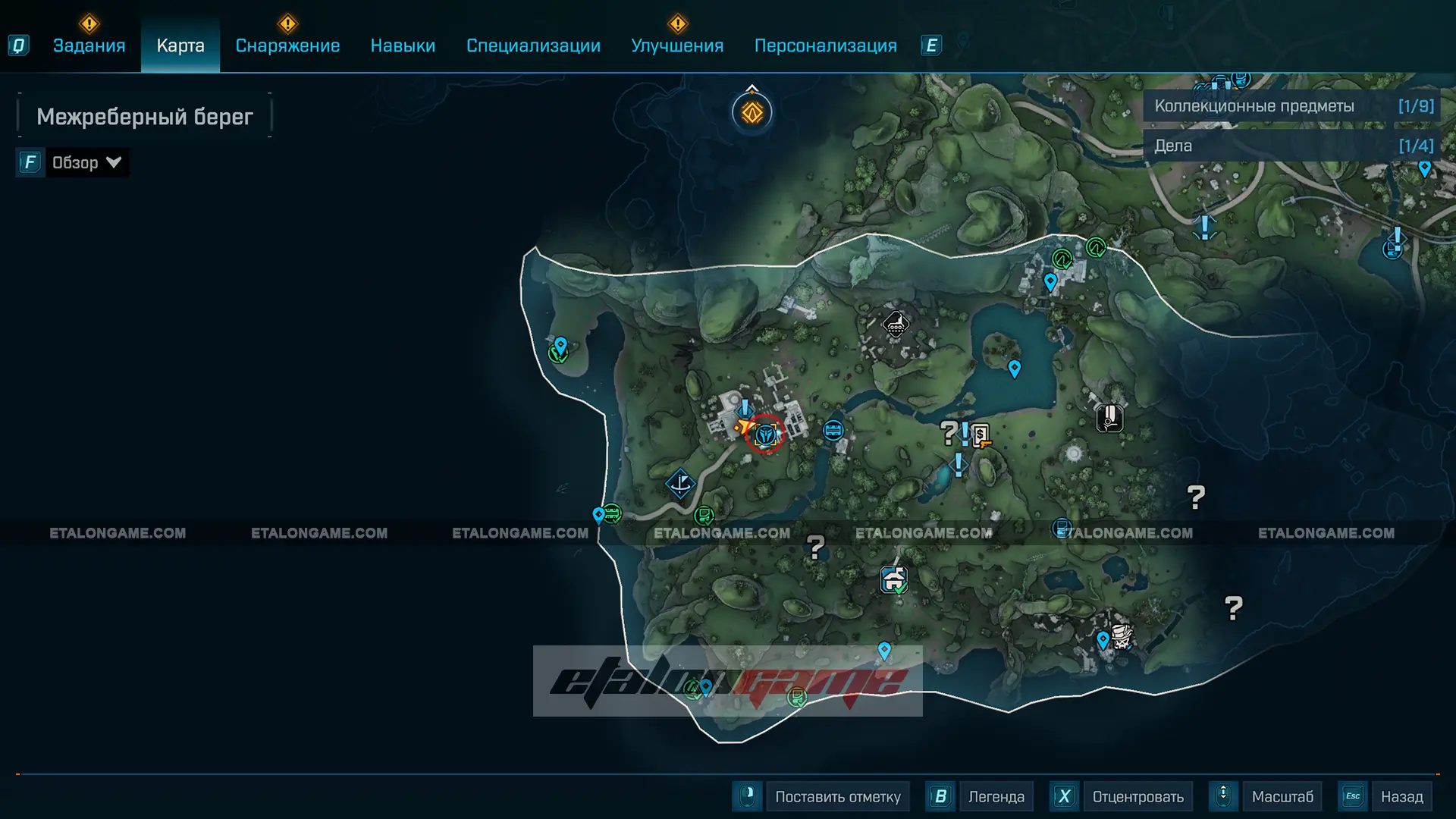
Task: Choose the Назад button
Action: pyautogui.click(x=1401, y=797)
